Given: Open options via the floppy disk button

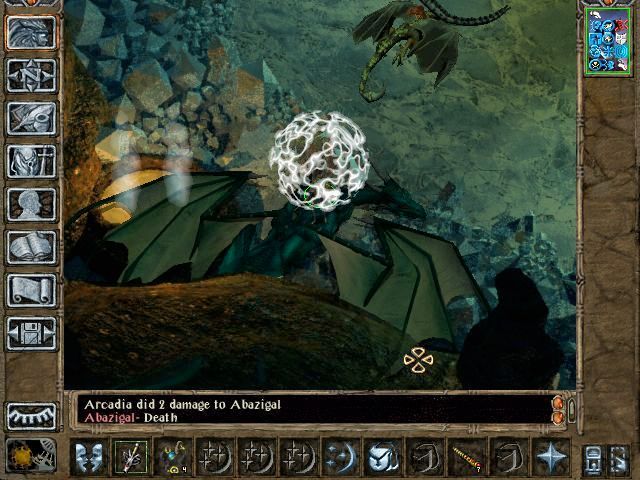Looking at the screenshot, I should [31, 333].
